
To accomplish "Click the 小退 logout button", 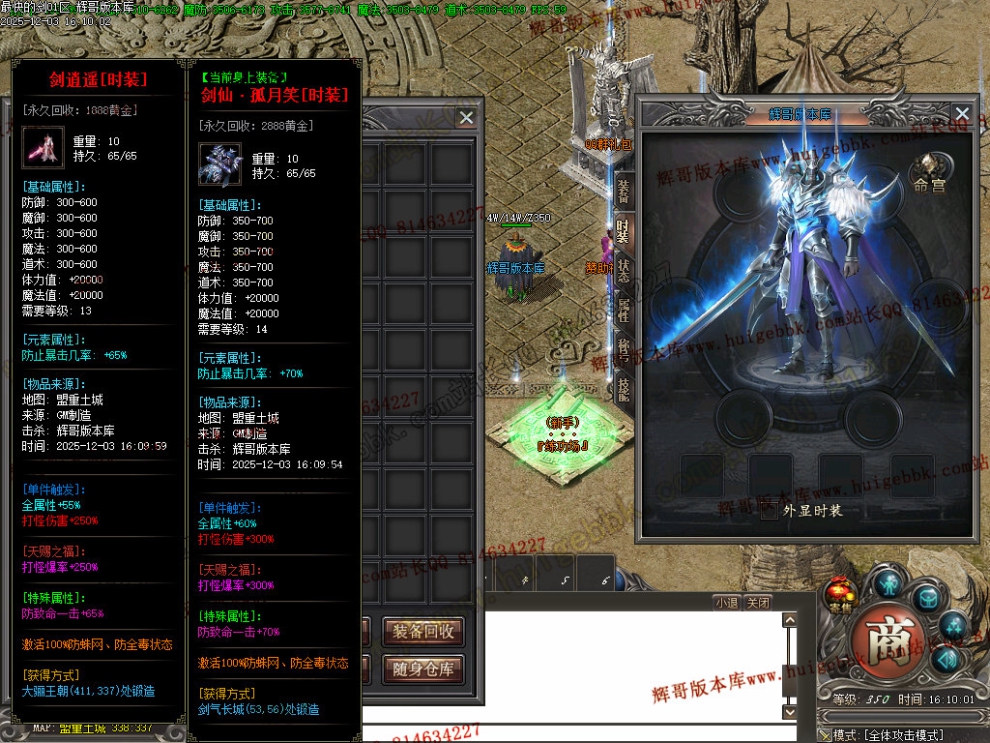I will tap(726, 603).
